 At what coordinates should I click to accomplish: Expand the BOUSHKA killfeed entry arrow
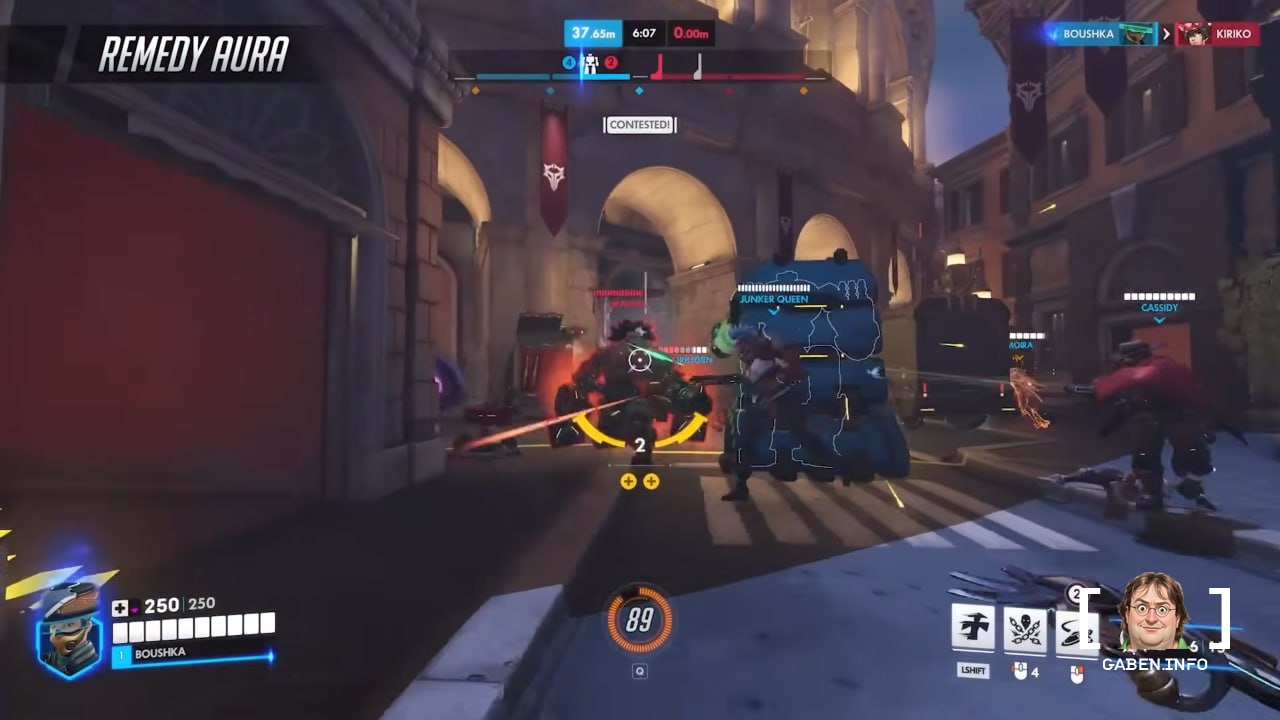pyautogui.click(x=1167, y=33)
